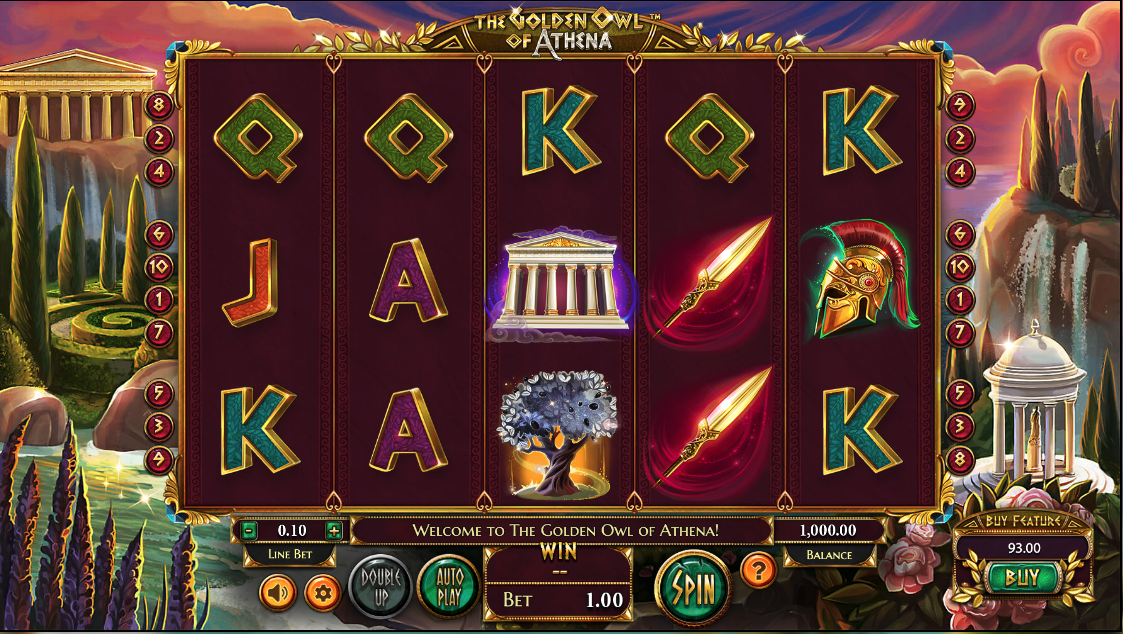Spin the reels
1123x634 pixels.
[x=693, y=587]
